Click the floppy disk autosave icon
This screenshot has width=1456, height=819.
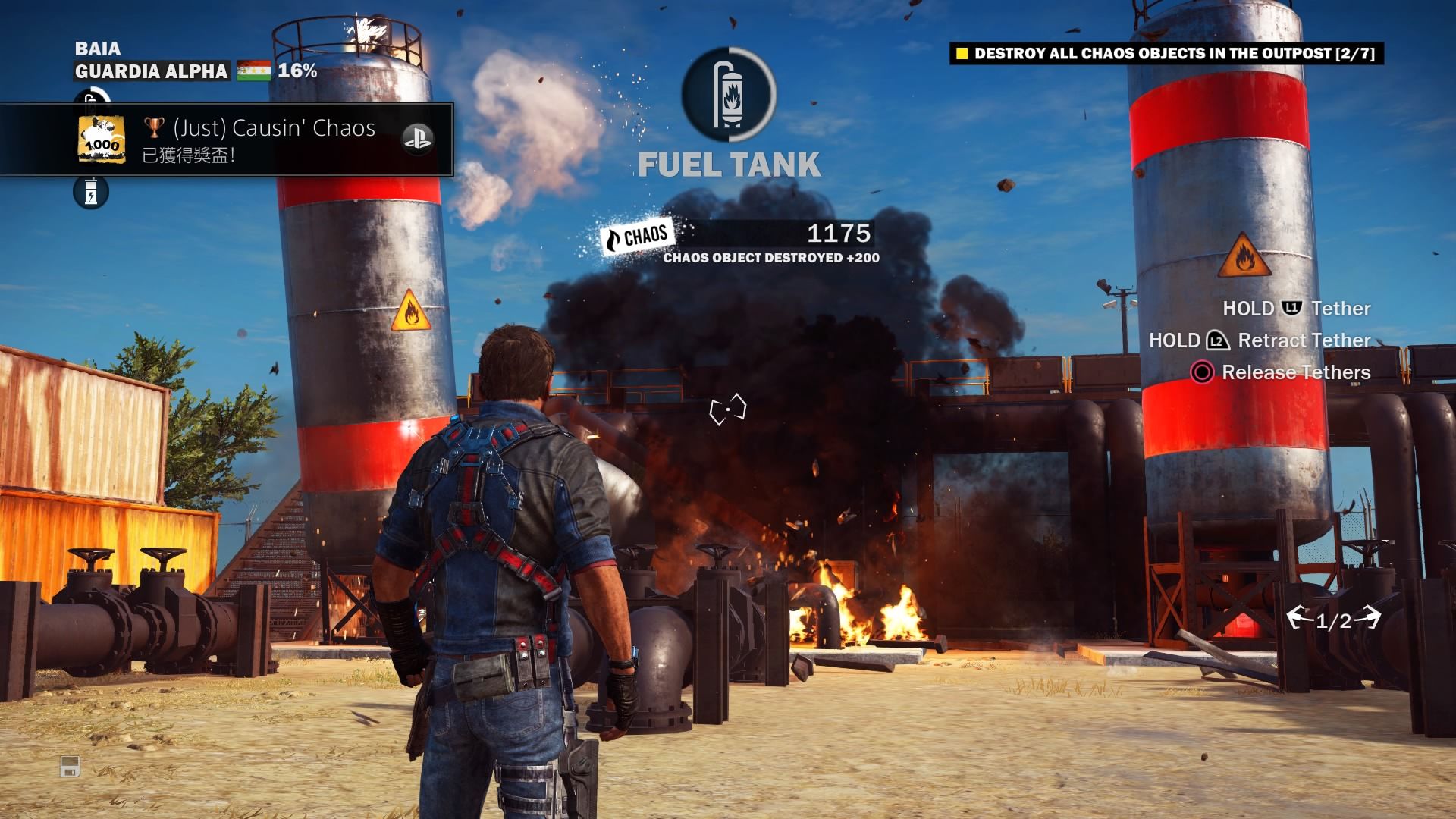(x=70, y=767)
